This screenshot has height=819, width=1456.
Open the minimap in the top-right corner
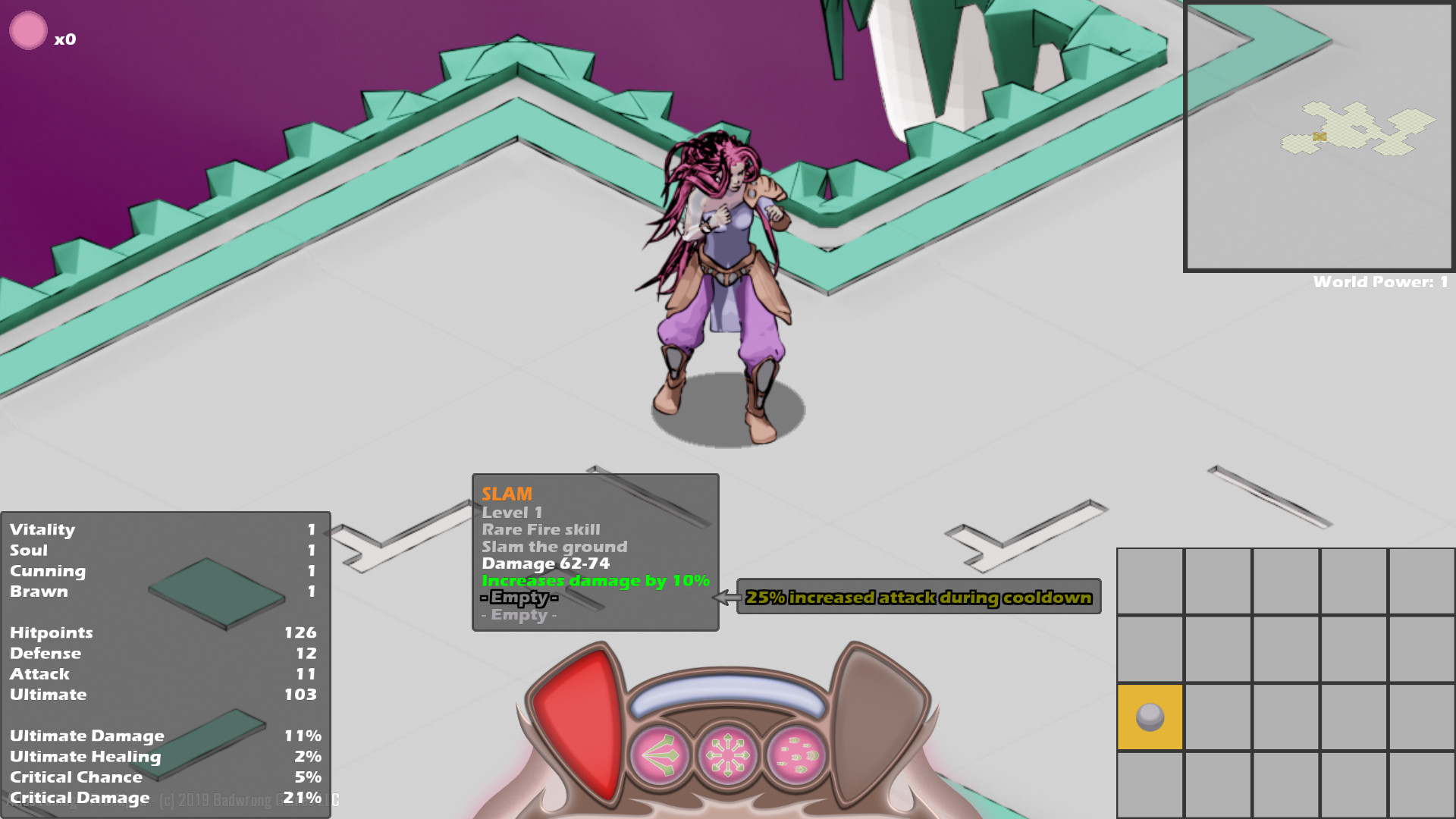tap(1319, 136)
